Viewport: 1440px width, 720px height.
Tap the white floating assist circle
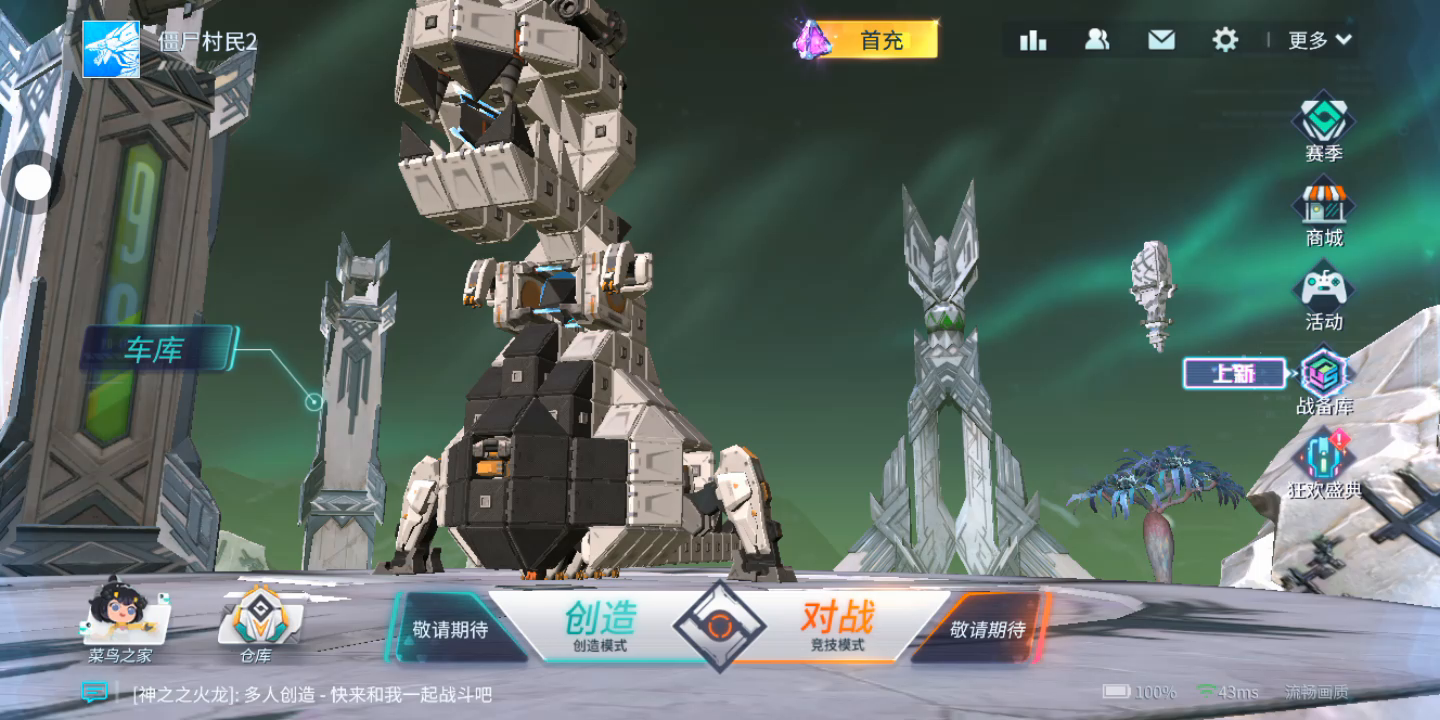(34, 183)
